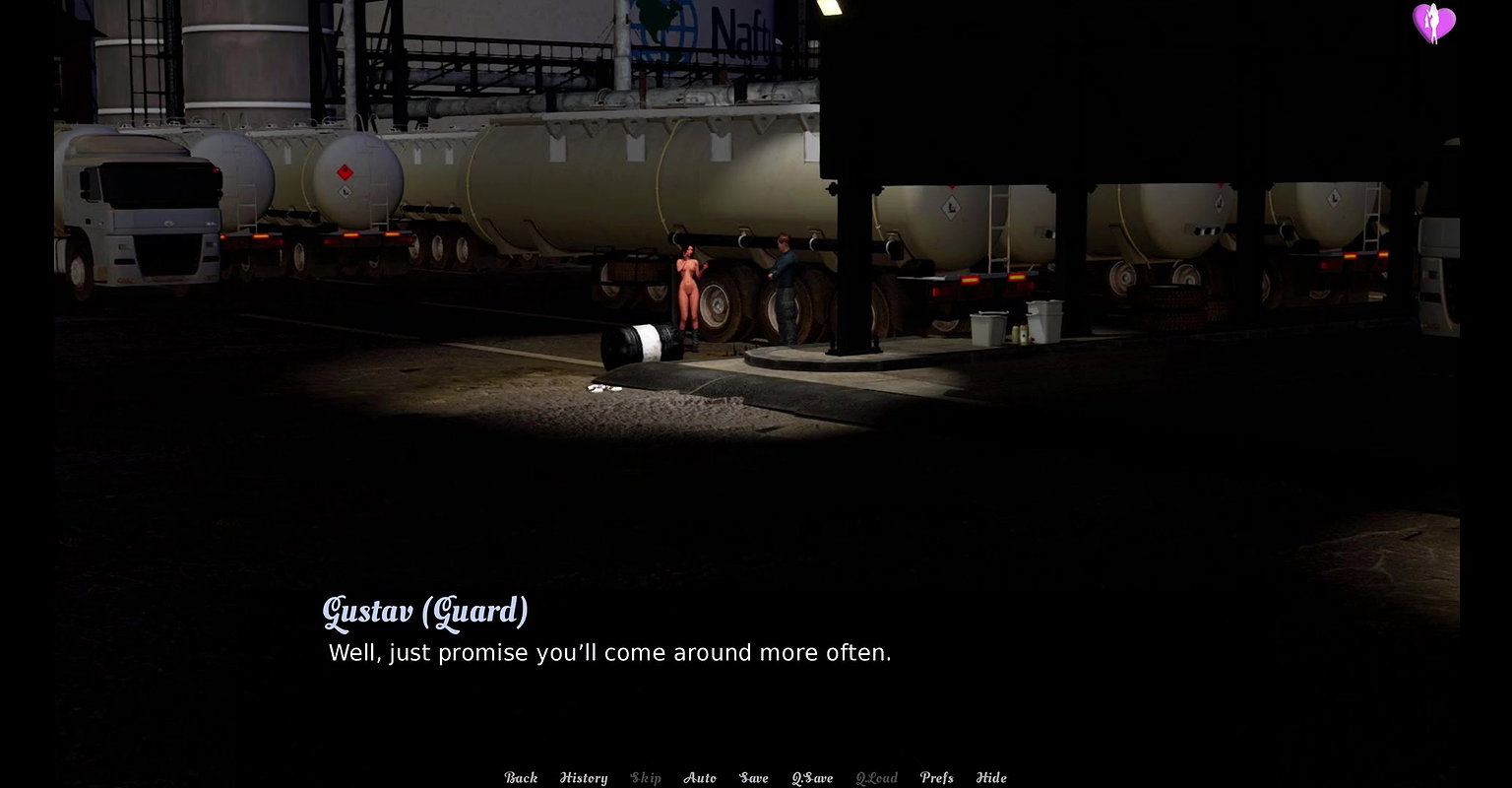Open the dialogue History log
Image resolution: width=1512 pixels, height=788 pixels.
point(584,778)
